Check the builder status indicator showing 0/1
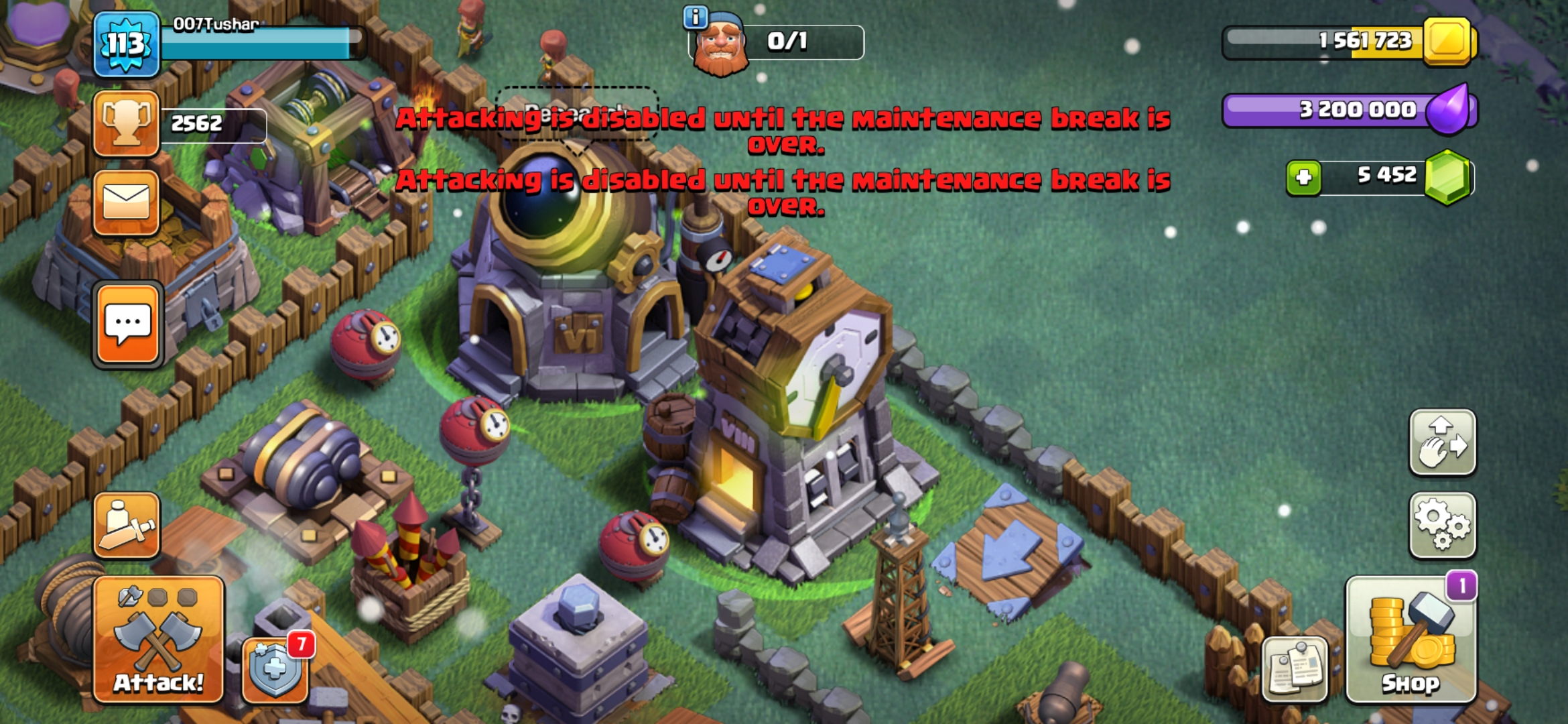 pos(774,42)
